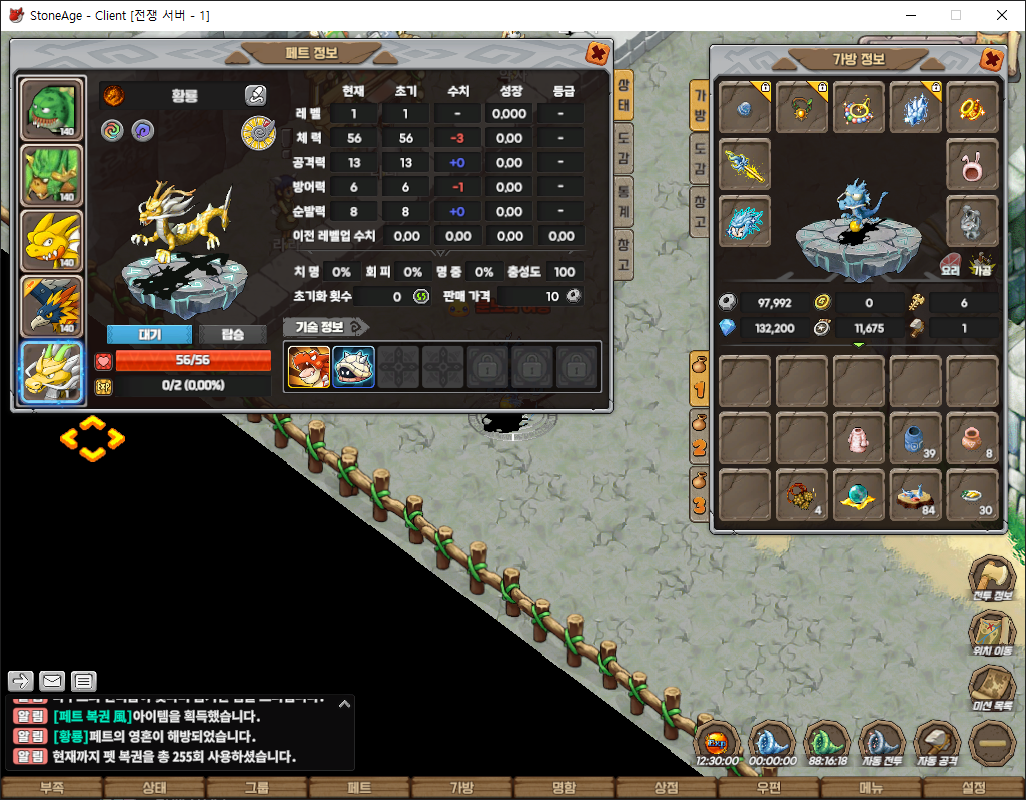Select the globe item in bag
1026x800 pixels.
[859, 495]
